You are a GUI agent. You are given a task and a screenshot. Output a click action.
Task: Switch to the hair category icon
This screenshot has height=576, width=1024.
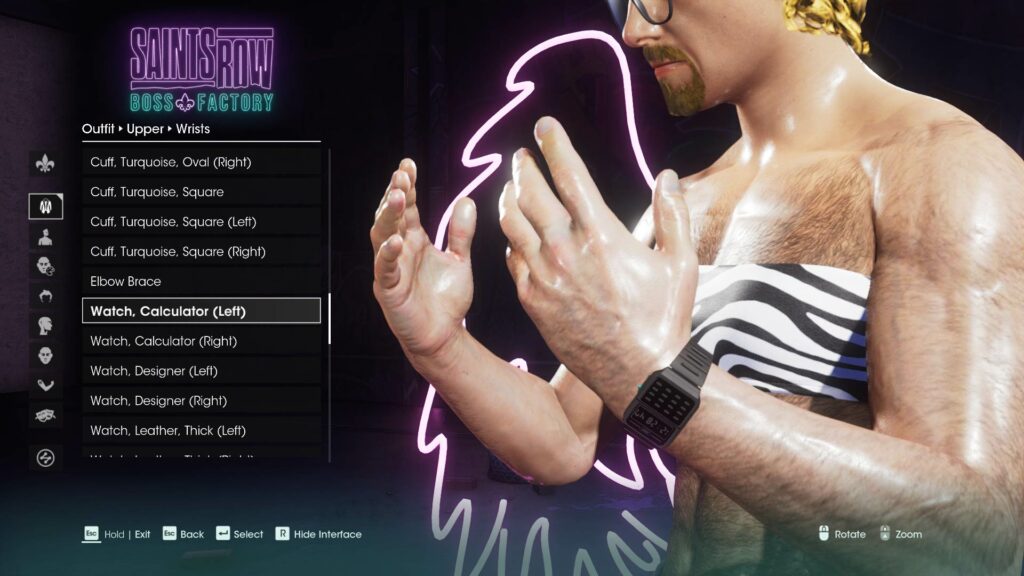coord(45,296)
